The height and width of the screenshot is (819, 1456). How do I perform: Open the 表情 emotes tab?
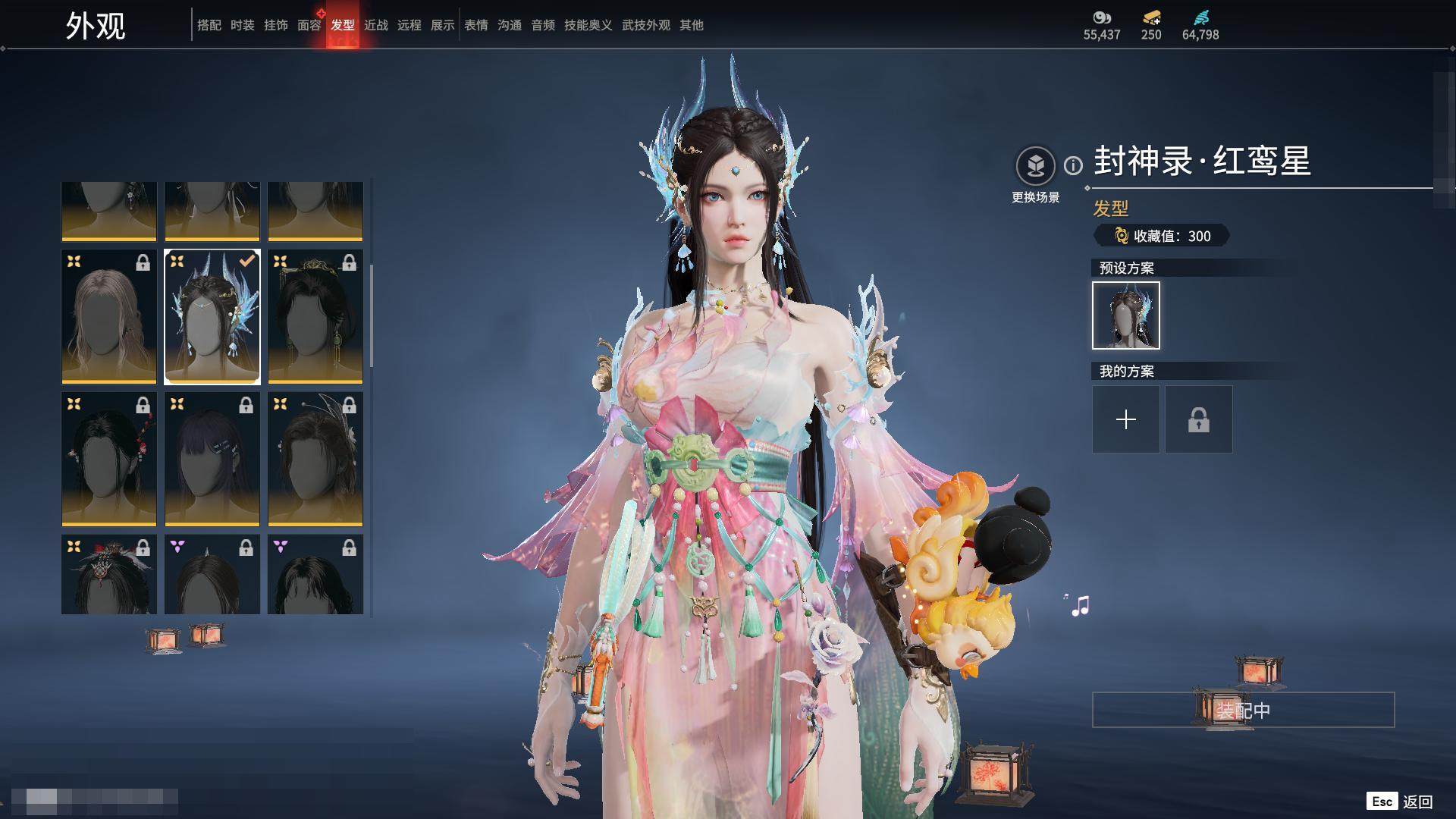475,25
